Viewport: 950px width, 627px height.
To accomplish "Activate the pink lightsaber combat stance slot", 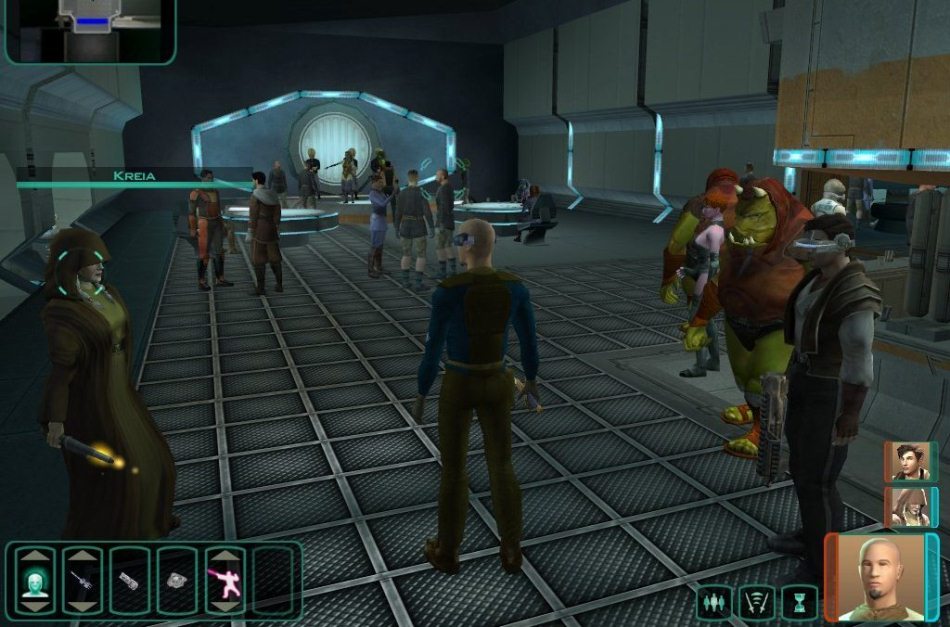I will tap(224, 581).
